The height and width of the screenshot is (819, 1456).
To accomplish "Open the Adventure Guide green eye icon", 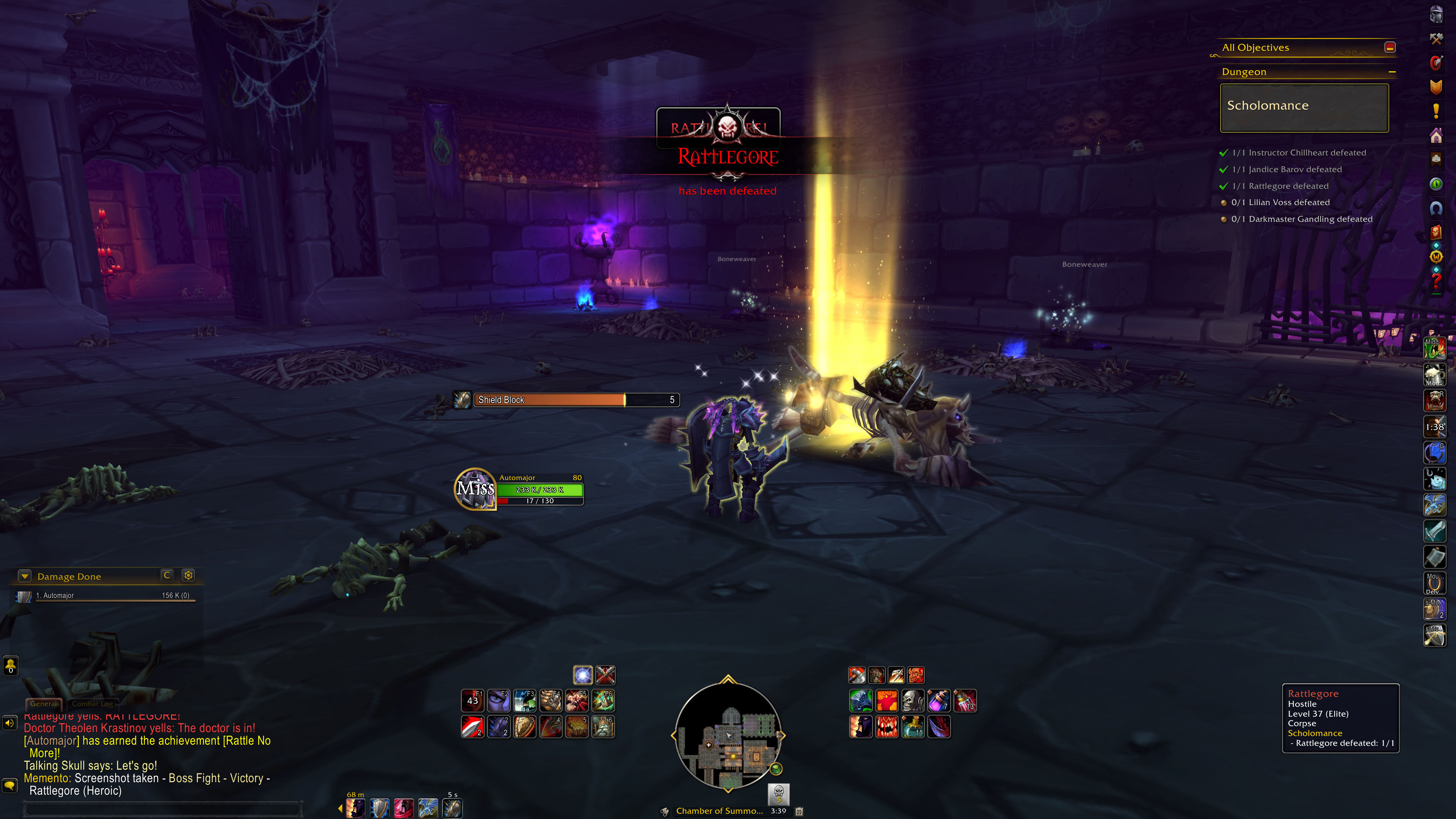I will pyautogui.click(x=1436, y=184).
